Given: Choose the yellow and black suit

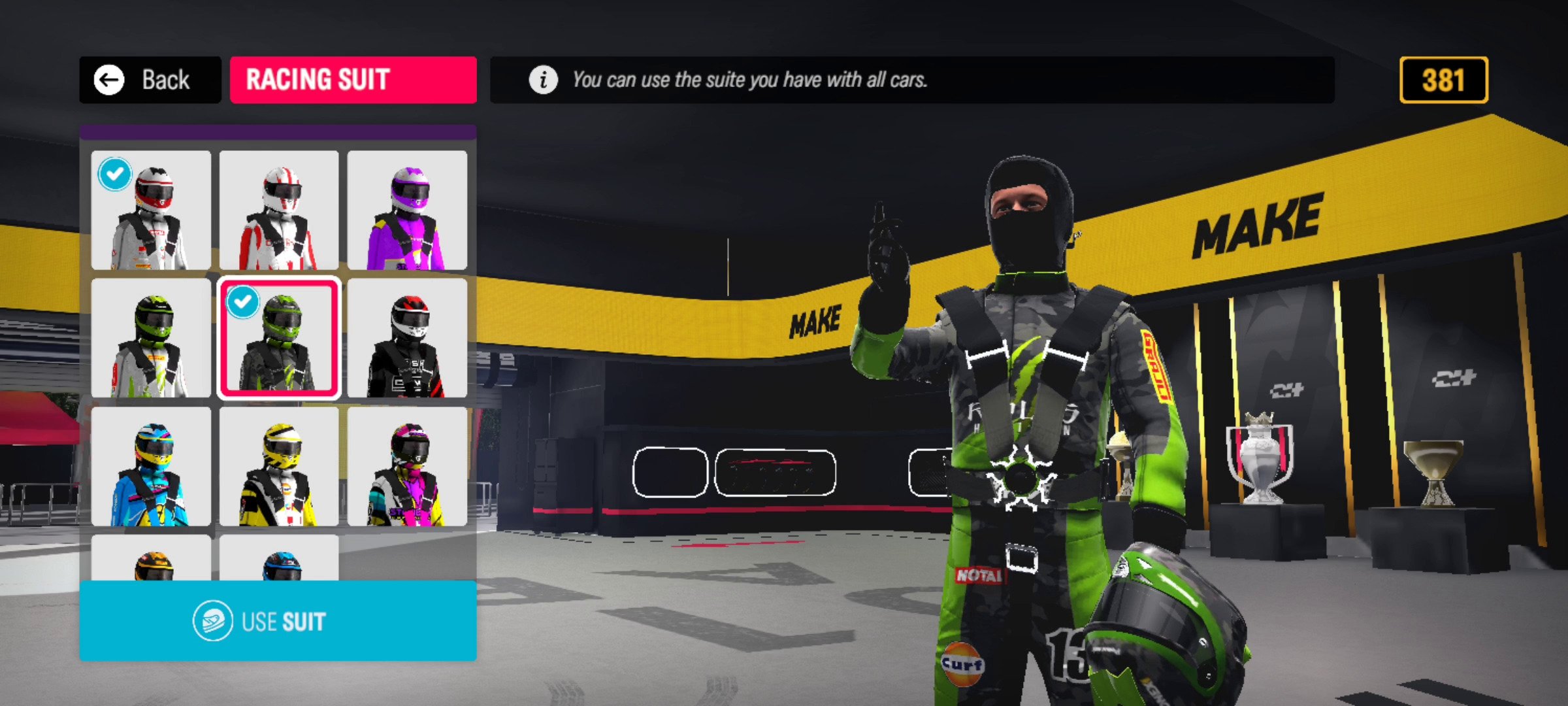Looking at the screenshot, I should click(x=279, y=466).
